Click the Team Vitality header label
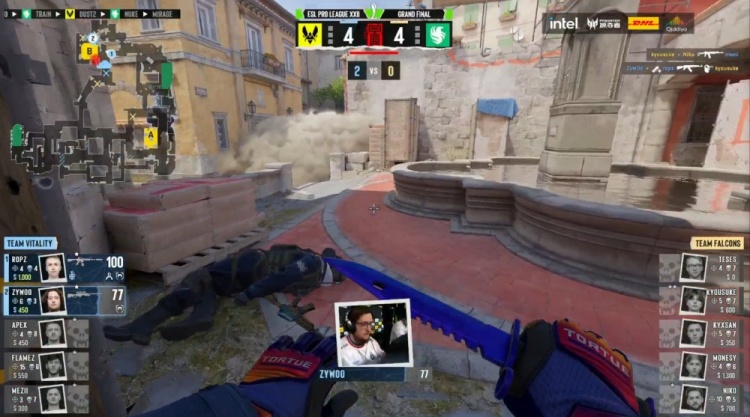The image size is (750, 417). pos(29,243)
